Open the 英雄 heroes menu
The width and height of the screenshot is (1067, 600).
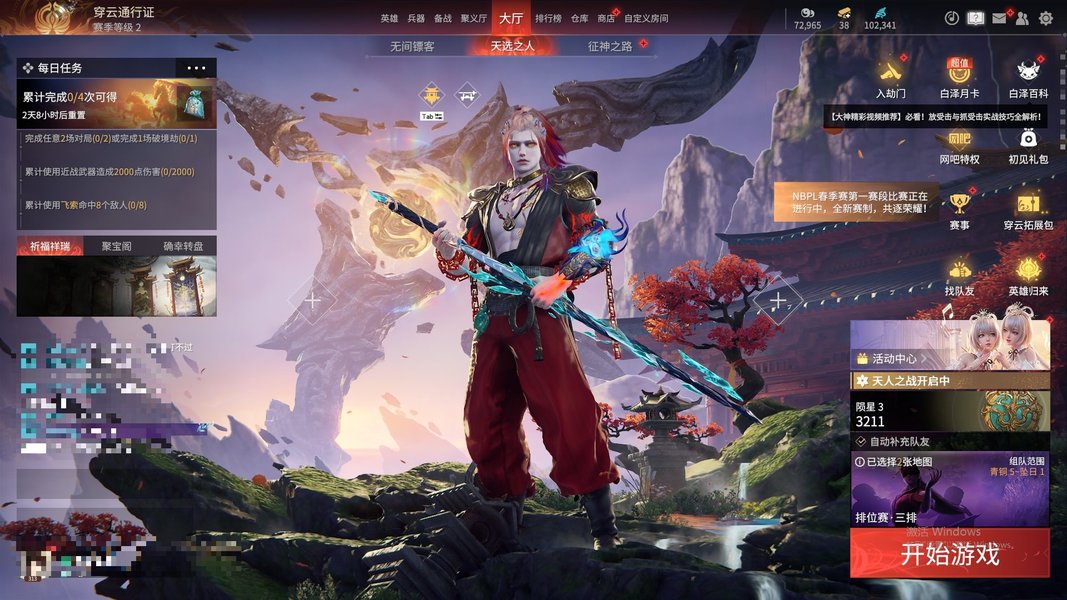point(389,18)
